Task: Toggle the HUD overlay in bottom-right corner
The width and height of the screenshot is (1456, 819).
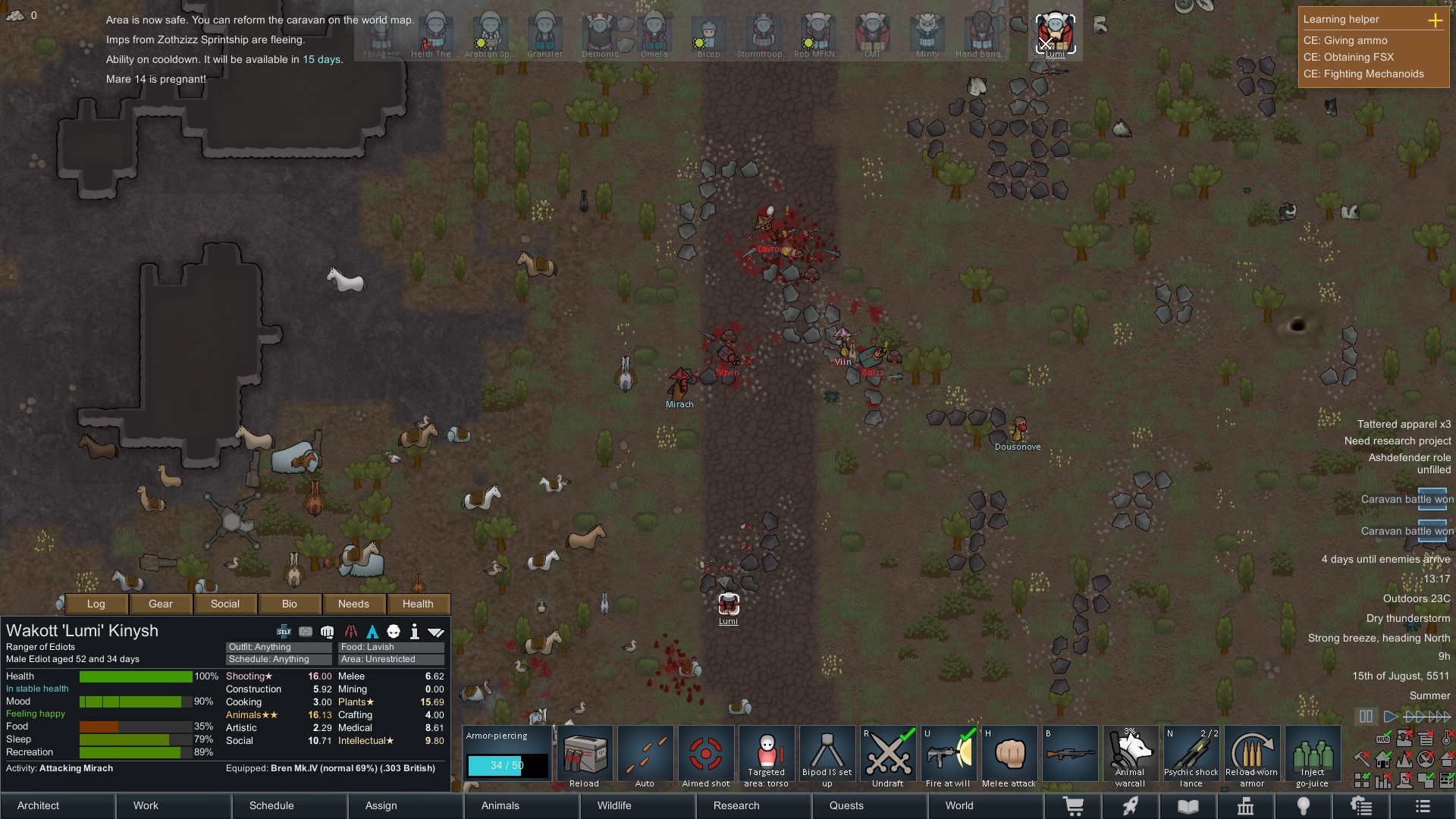Action: (x=1383, y=739)
